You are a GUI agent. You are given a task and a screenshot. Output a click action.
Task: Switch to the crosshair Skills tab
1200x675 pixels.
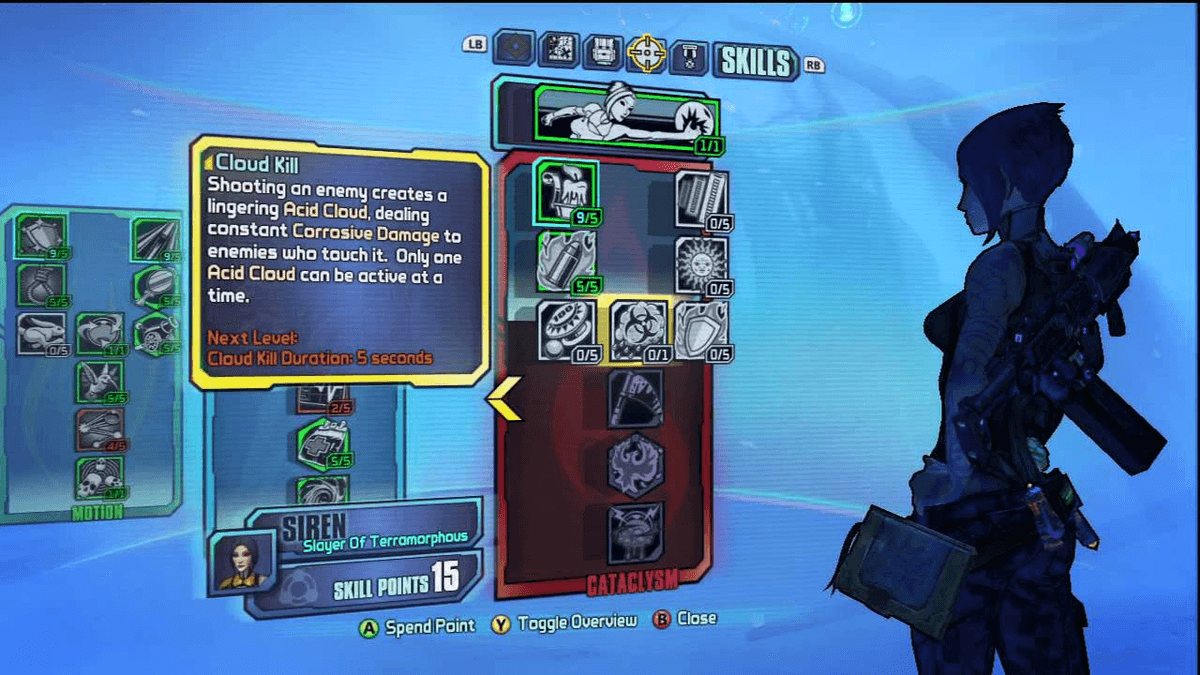[x=646, y=52]
